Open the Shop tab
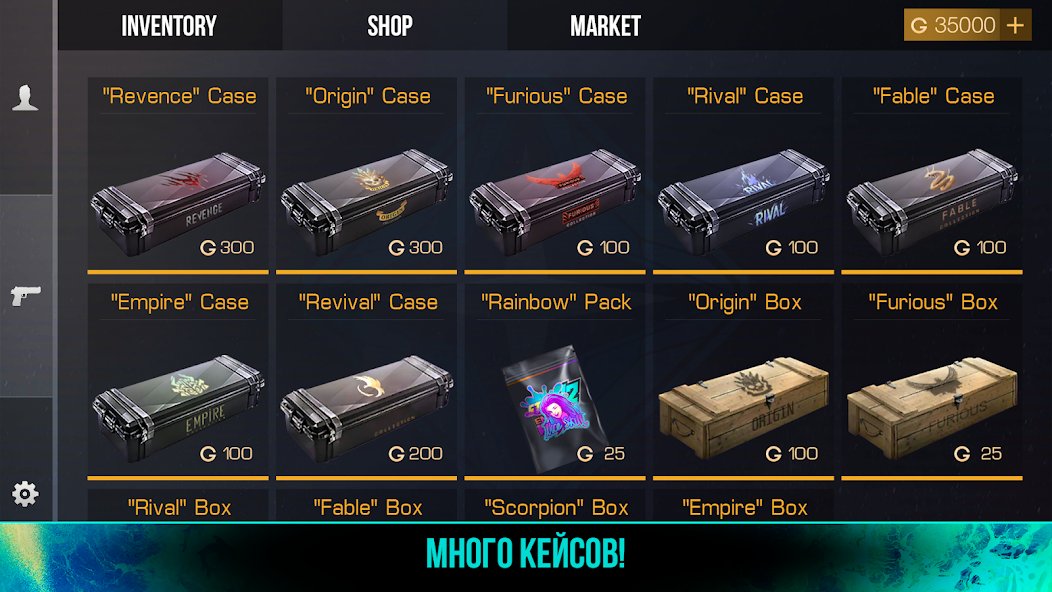The width and height of the screenshot is (1052, 592). tap(390, 26)
